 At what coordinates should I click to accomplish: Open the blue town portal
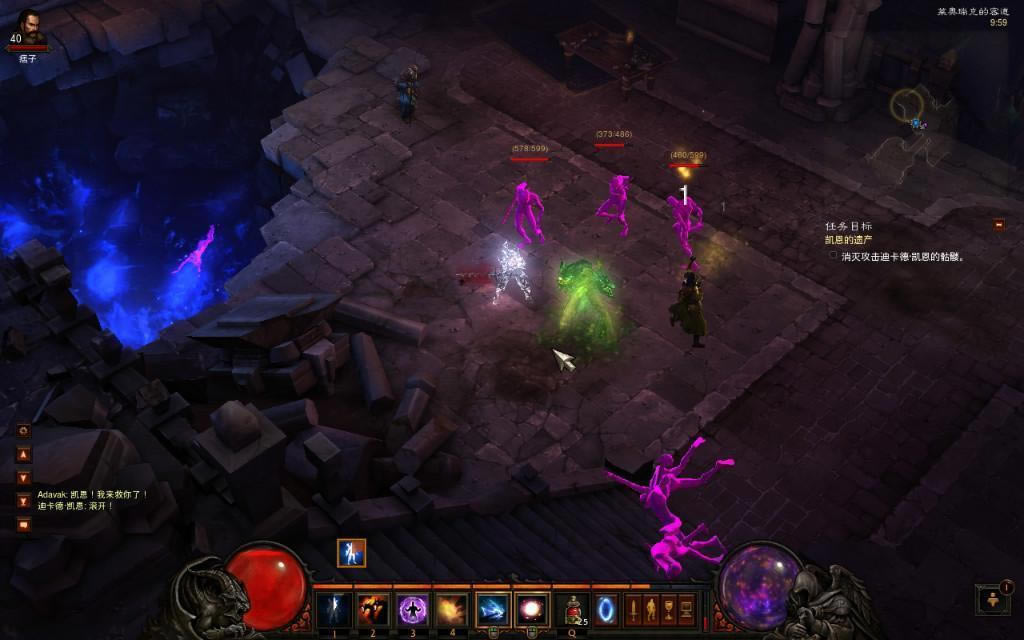tap(606, 609)
